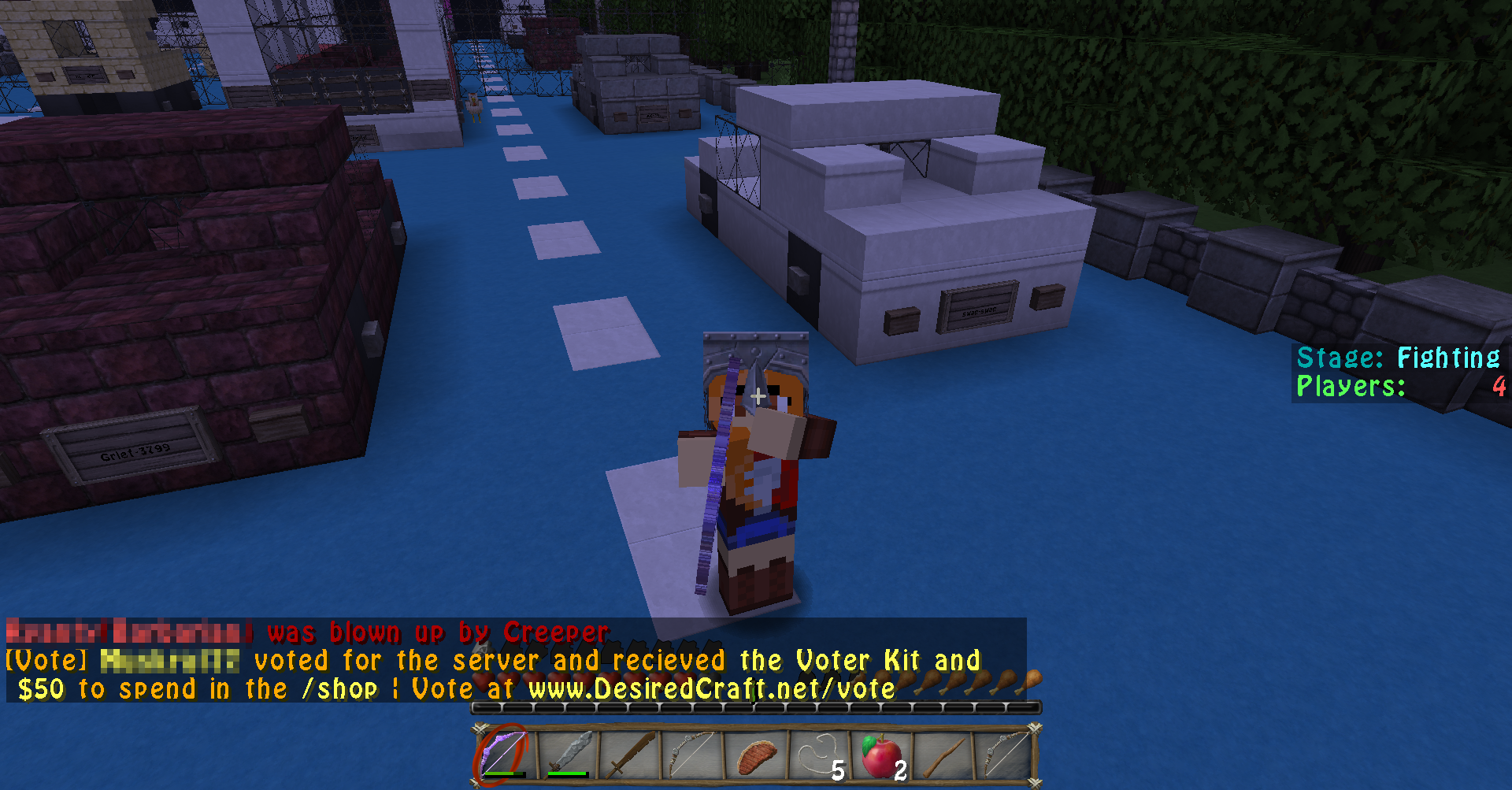This screenshot has width=1512, height=790.
Task: Select the red apple slot
Action: [x=881, y=754]
